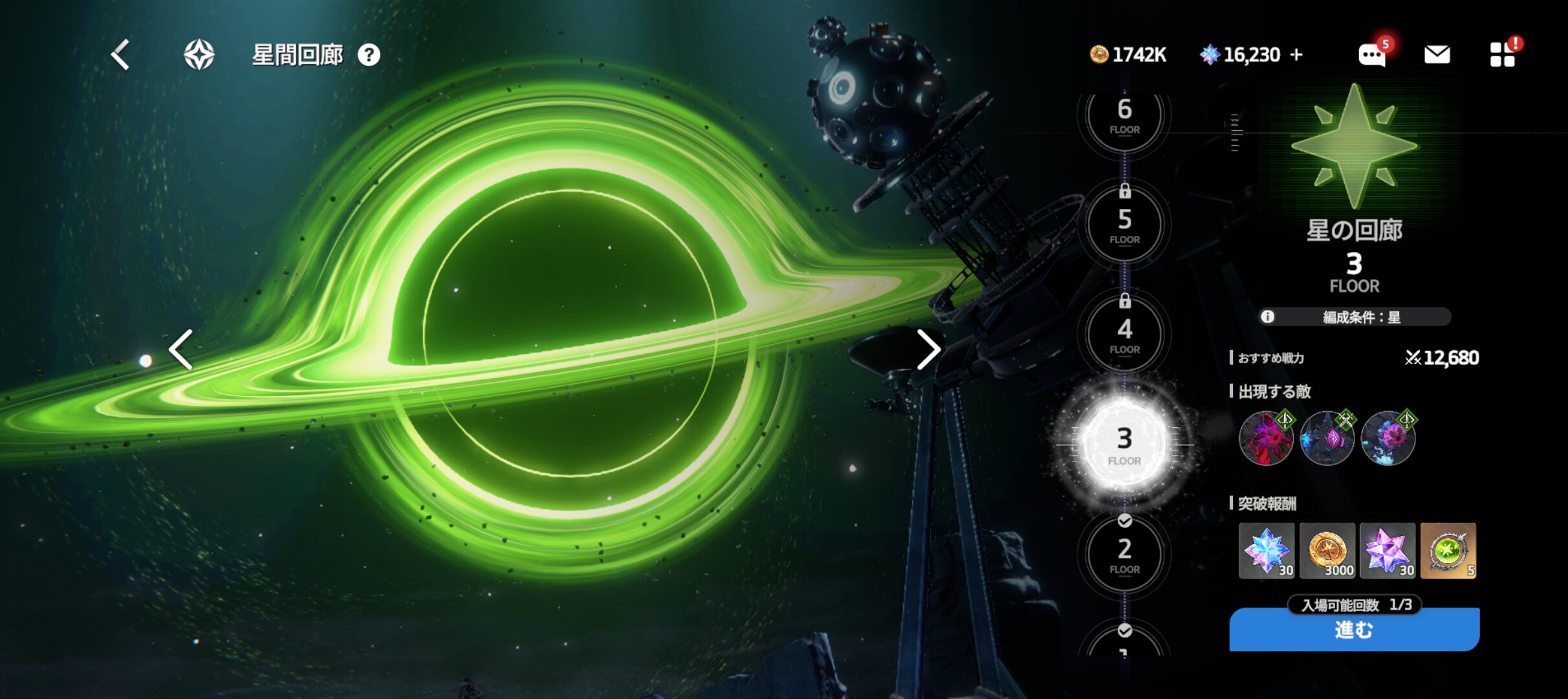This screenshot has width=1568, height=699.
Task: Go back with the top-left arrow
Action: (121, 54)
